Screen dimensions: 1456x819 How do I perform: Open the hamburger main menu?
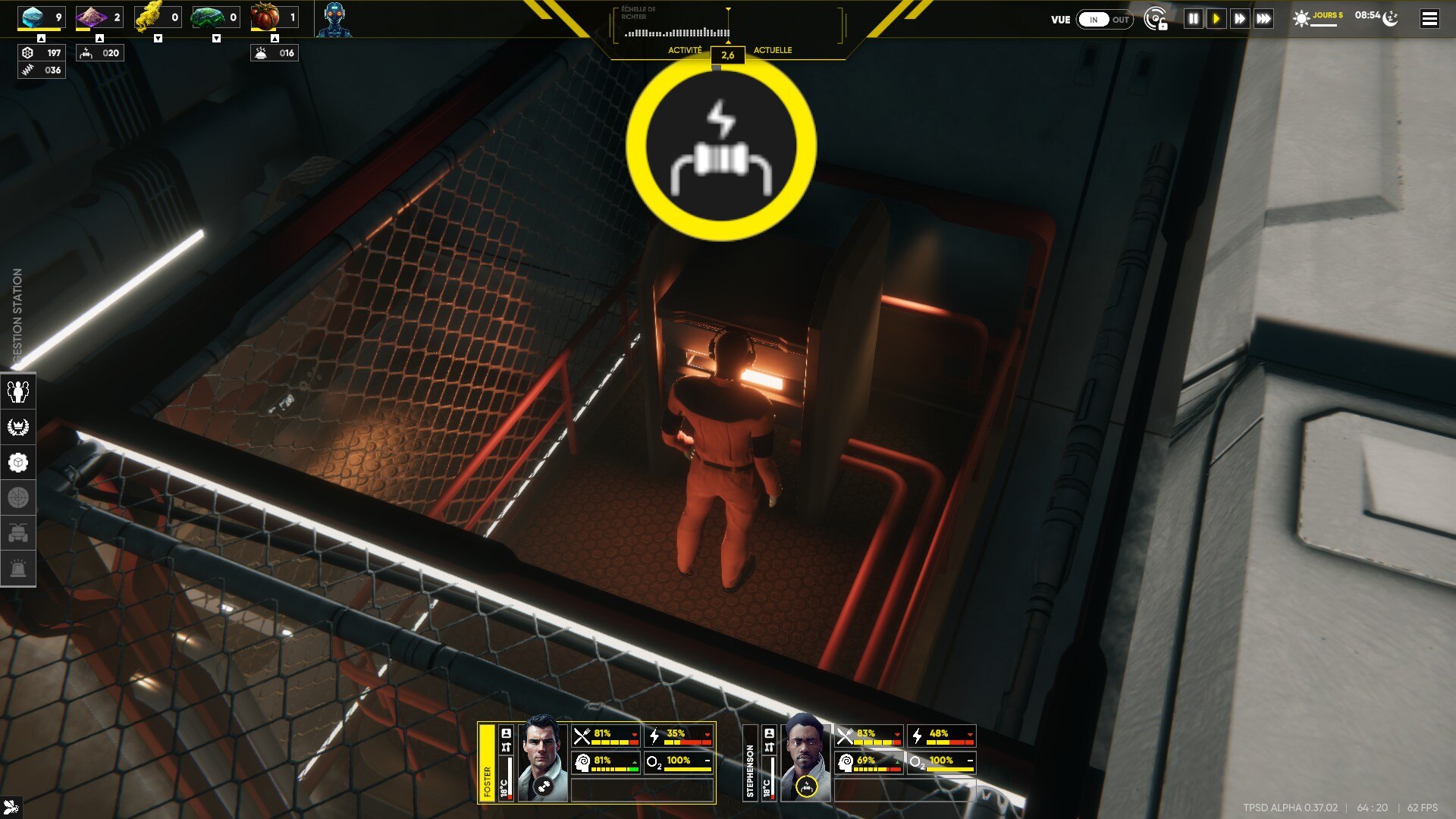coord(1429,19)
